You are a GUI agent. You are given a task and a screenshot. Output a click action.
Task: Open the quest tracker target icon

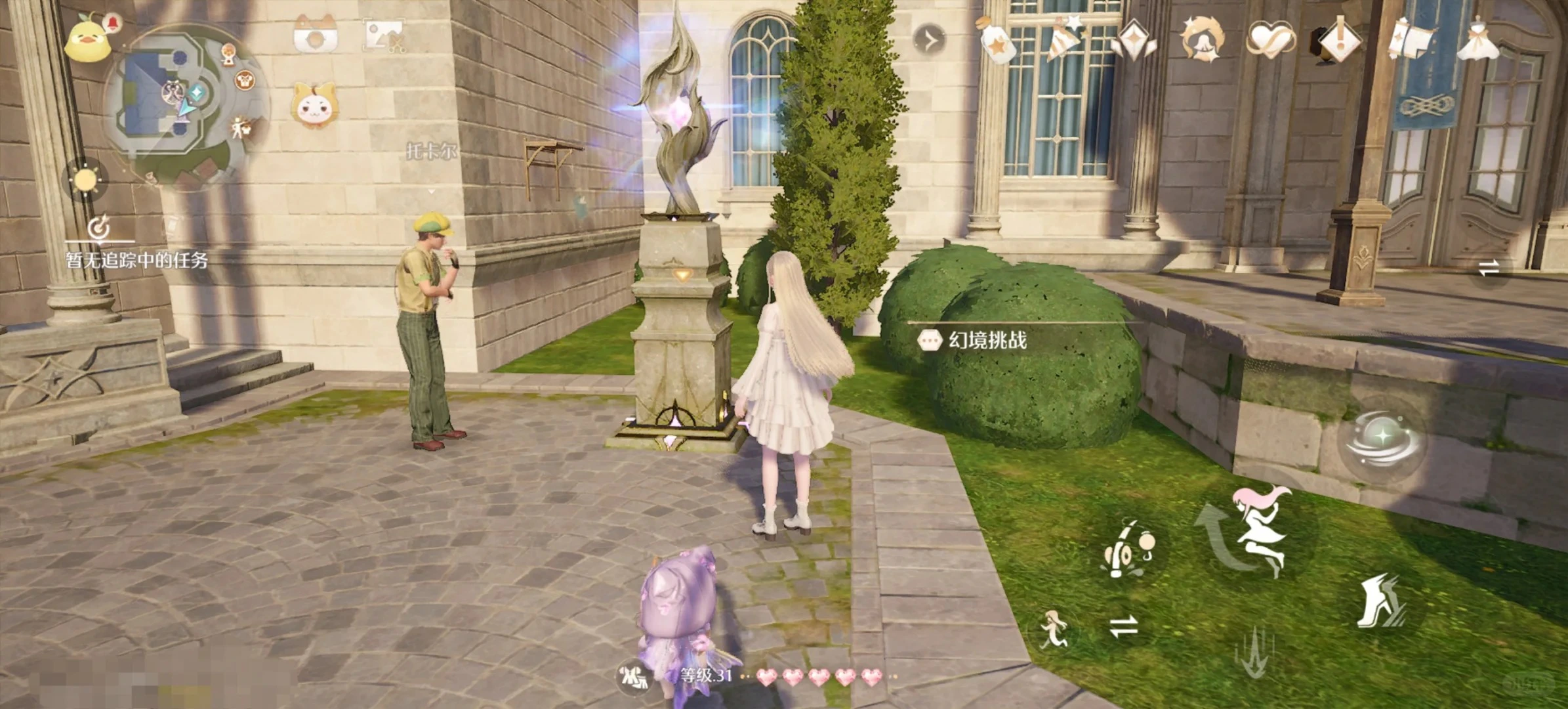coord(99,228)
